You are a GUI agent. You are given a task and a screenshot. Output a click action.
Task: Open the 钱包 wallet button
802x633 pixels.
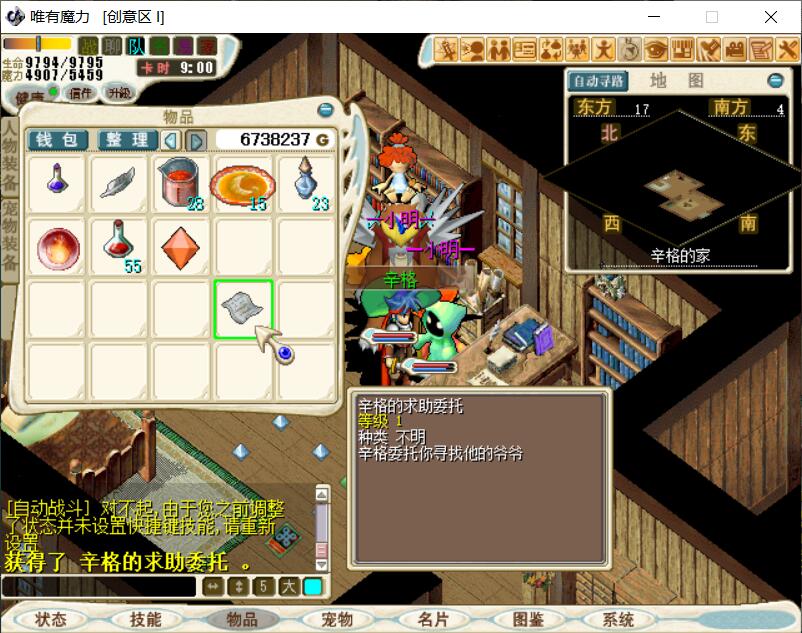pyautogui.click(x=57, y=140)
